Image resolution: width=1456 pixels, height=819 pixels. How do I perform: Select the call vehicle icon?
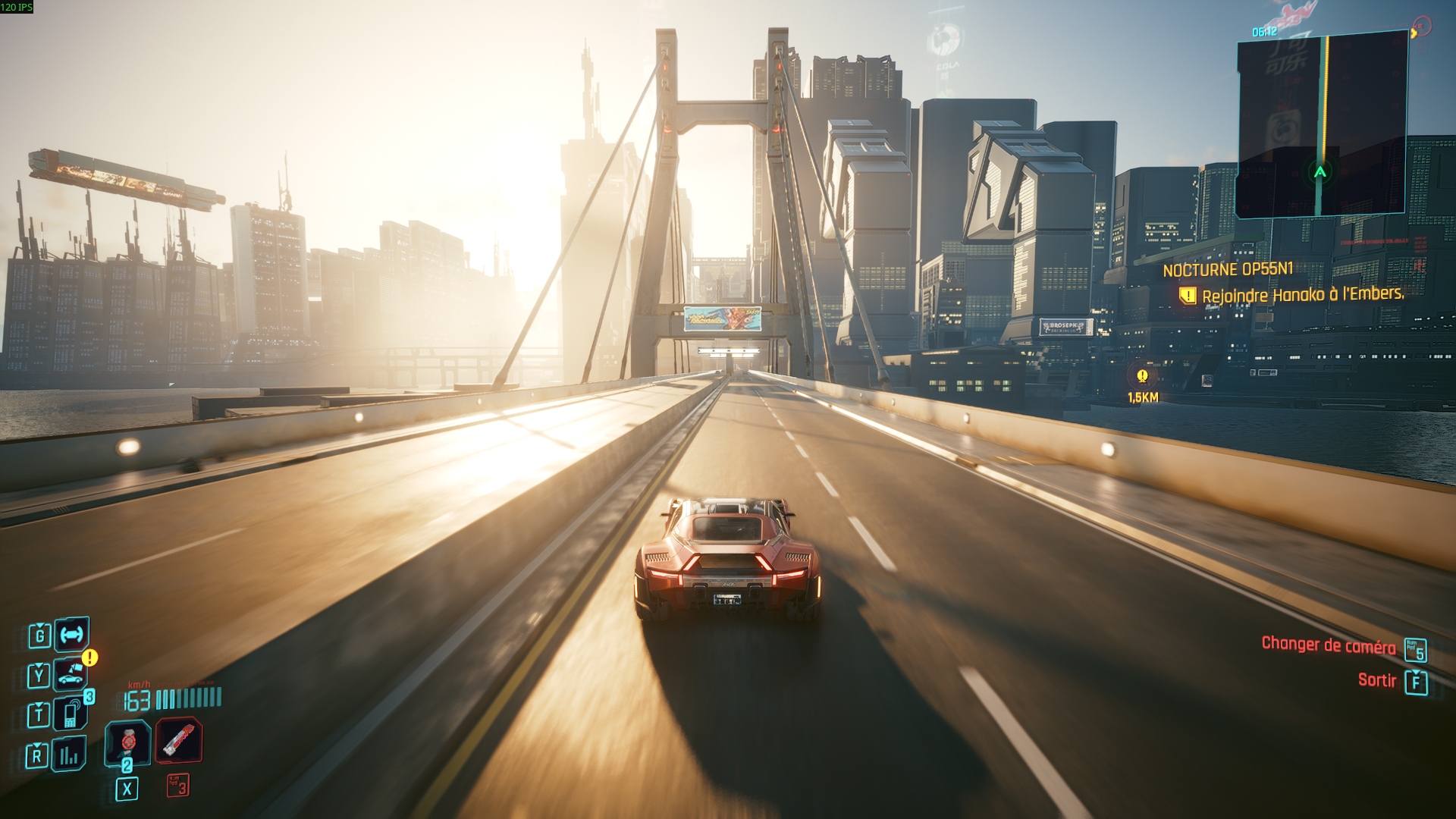pyautogui.click(x=71, y=673)
